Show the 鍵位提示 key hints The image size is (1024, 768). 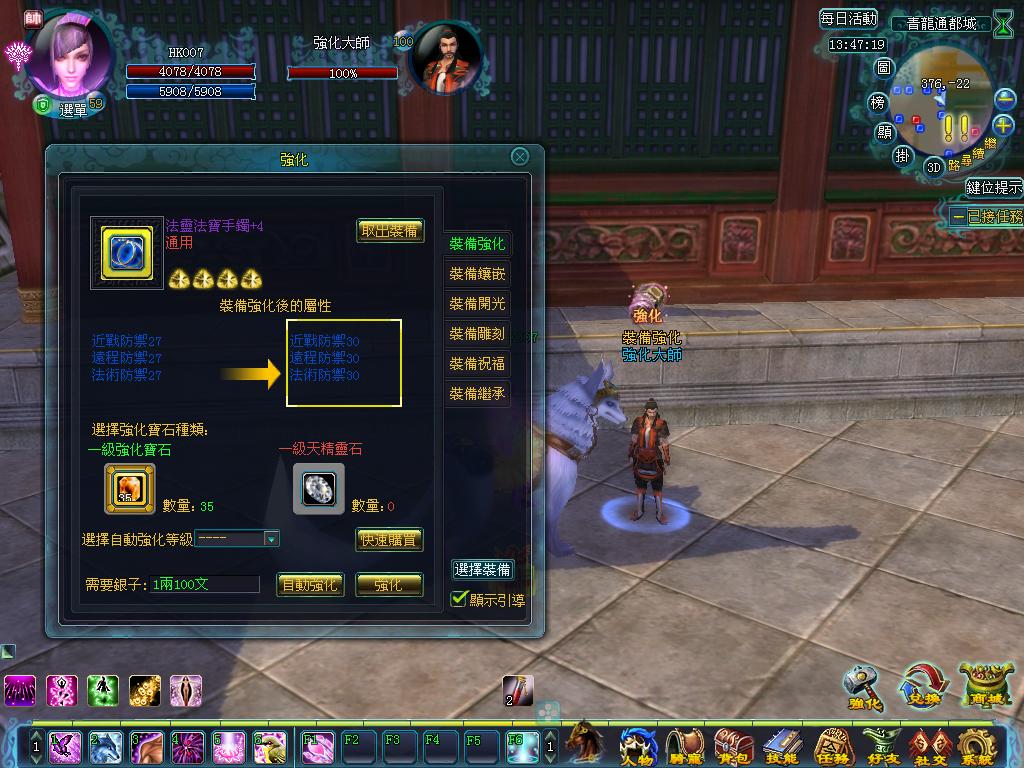[x=993, y=187]
